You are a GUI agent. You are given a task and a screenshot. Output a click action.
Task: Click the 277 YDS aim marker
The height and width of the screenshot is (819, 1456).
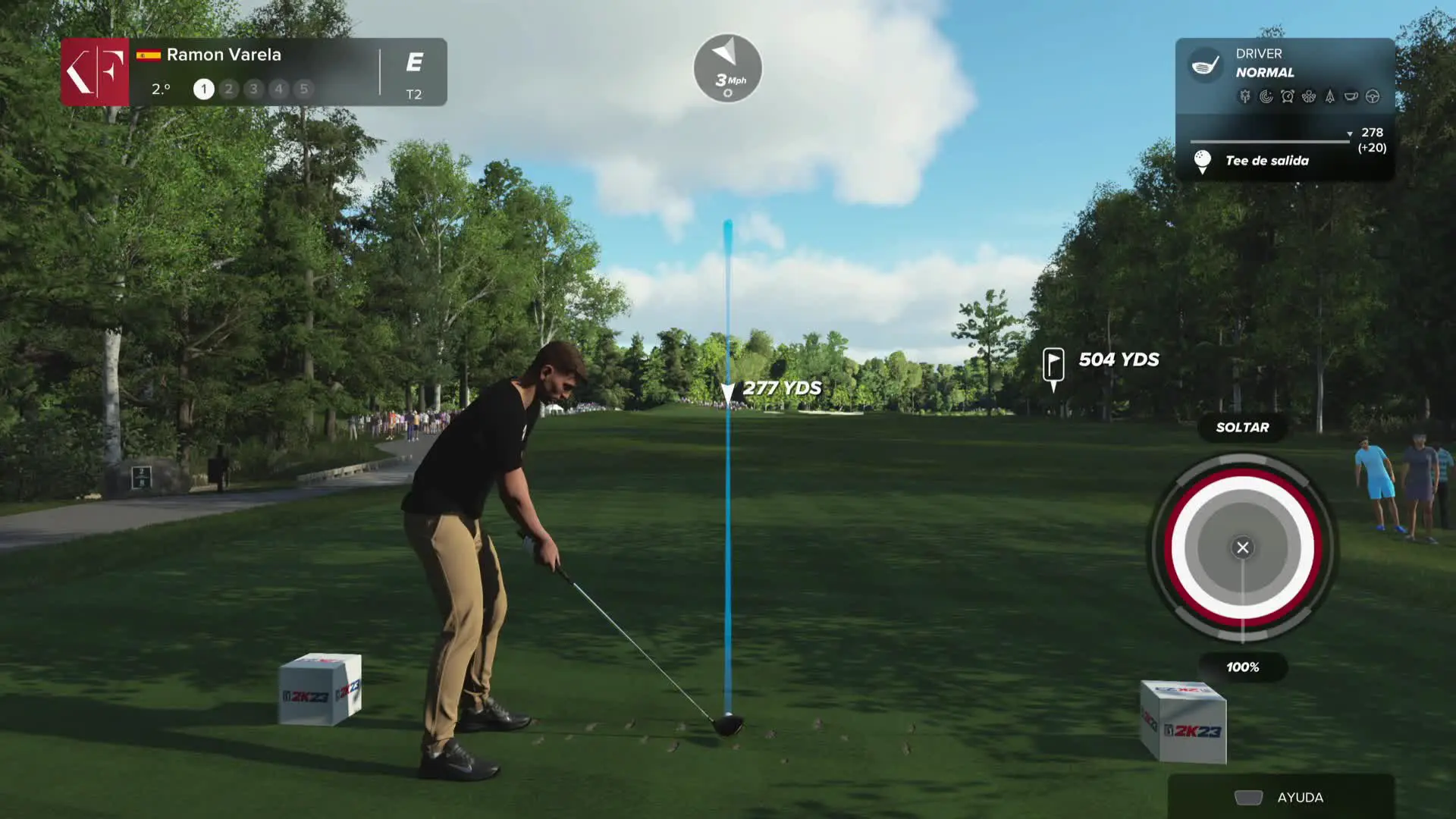tap(728, 391)
